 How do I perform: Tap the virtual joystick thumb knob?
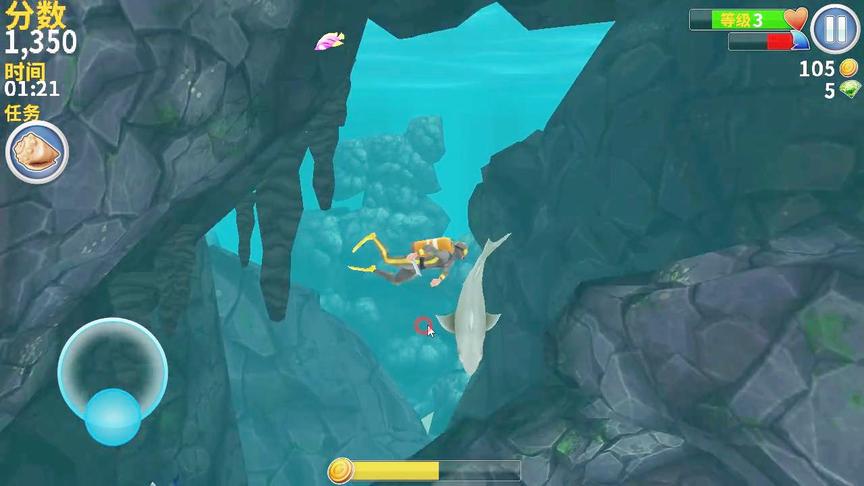[112, 416]
